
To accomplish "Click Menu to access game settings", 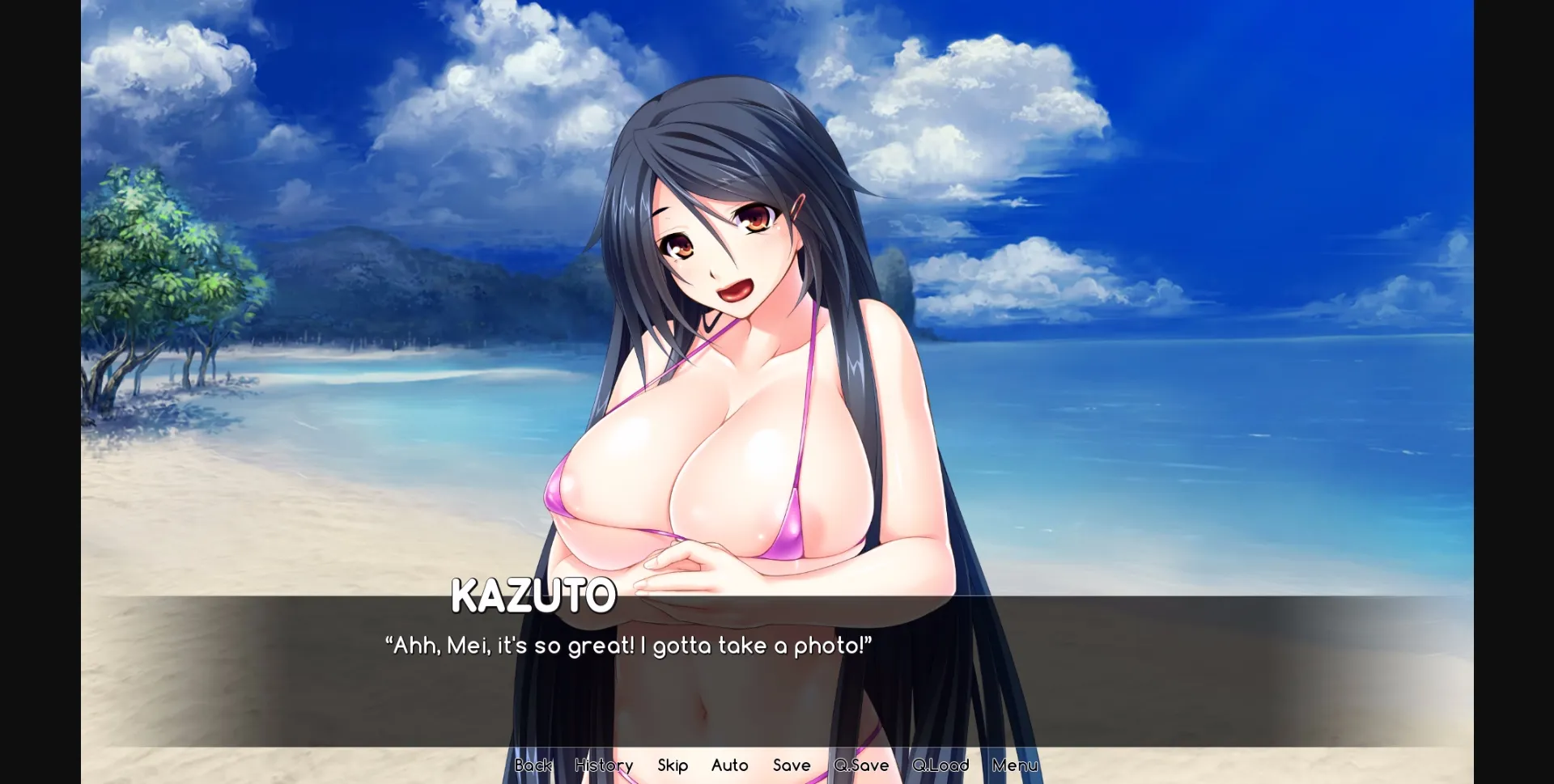I will (1014, 765).
